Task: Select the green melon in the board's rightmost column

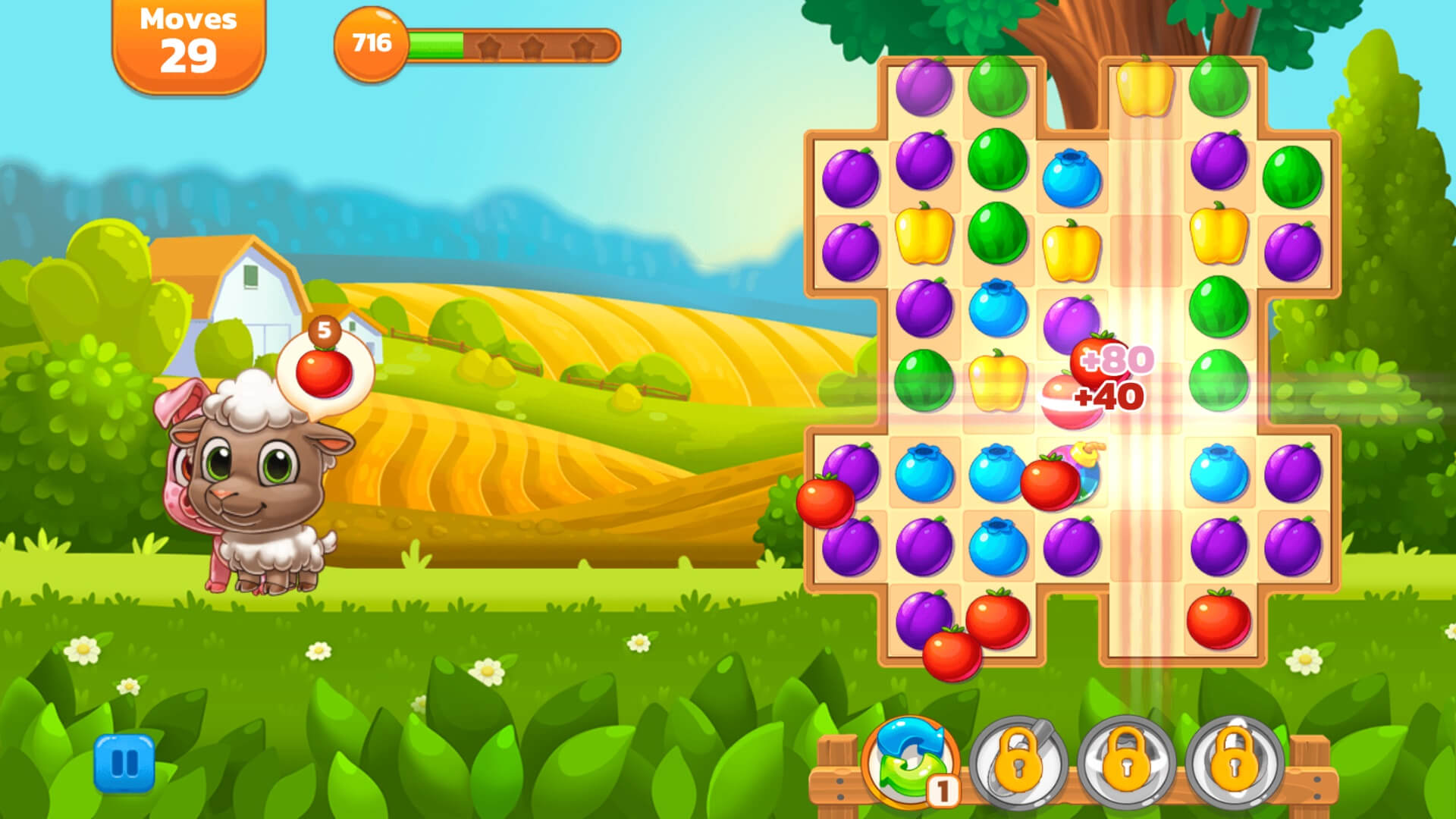Action: (x=1292, y=177)
